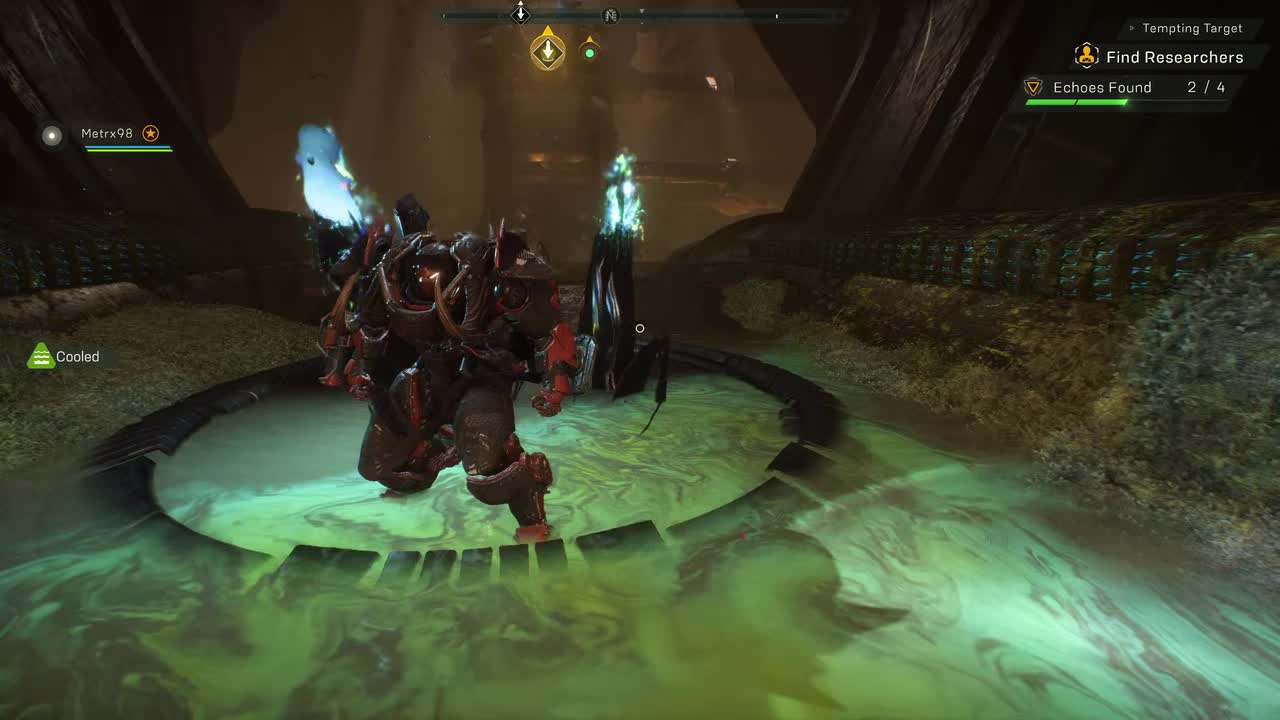Click the orange star badge beside Metrx98
1280x720 pixels.
pos(150,133)
